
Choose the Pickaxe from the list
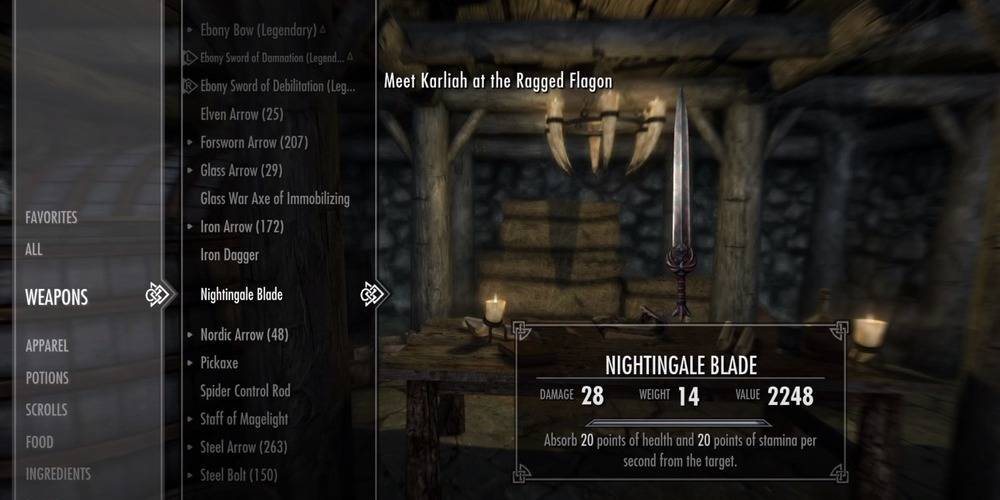pos(219,363)
